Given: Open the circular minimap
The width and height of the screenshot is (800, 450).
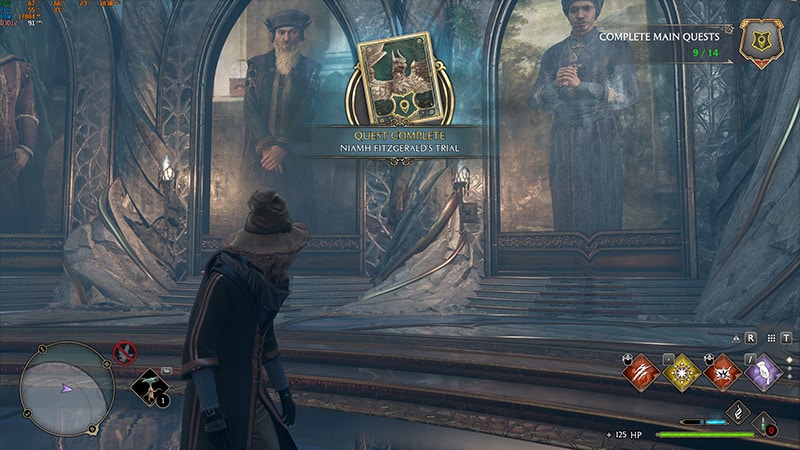Looking at the screenshot, I should [x=67, y=389].
